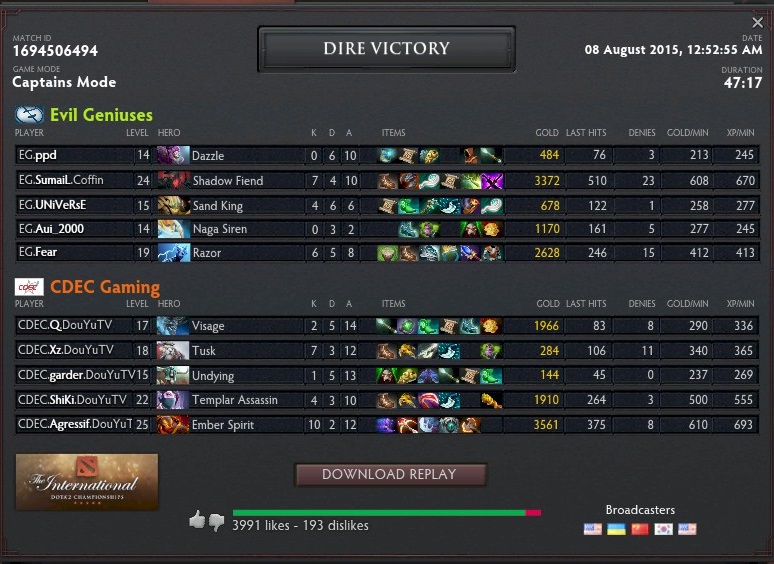Choose the Templar Assassin hero portrait
774x564 pixels.
[x=173, y=400]
